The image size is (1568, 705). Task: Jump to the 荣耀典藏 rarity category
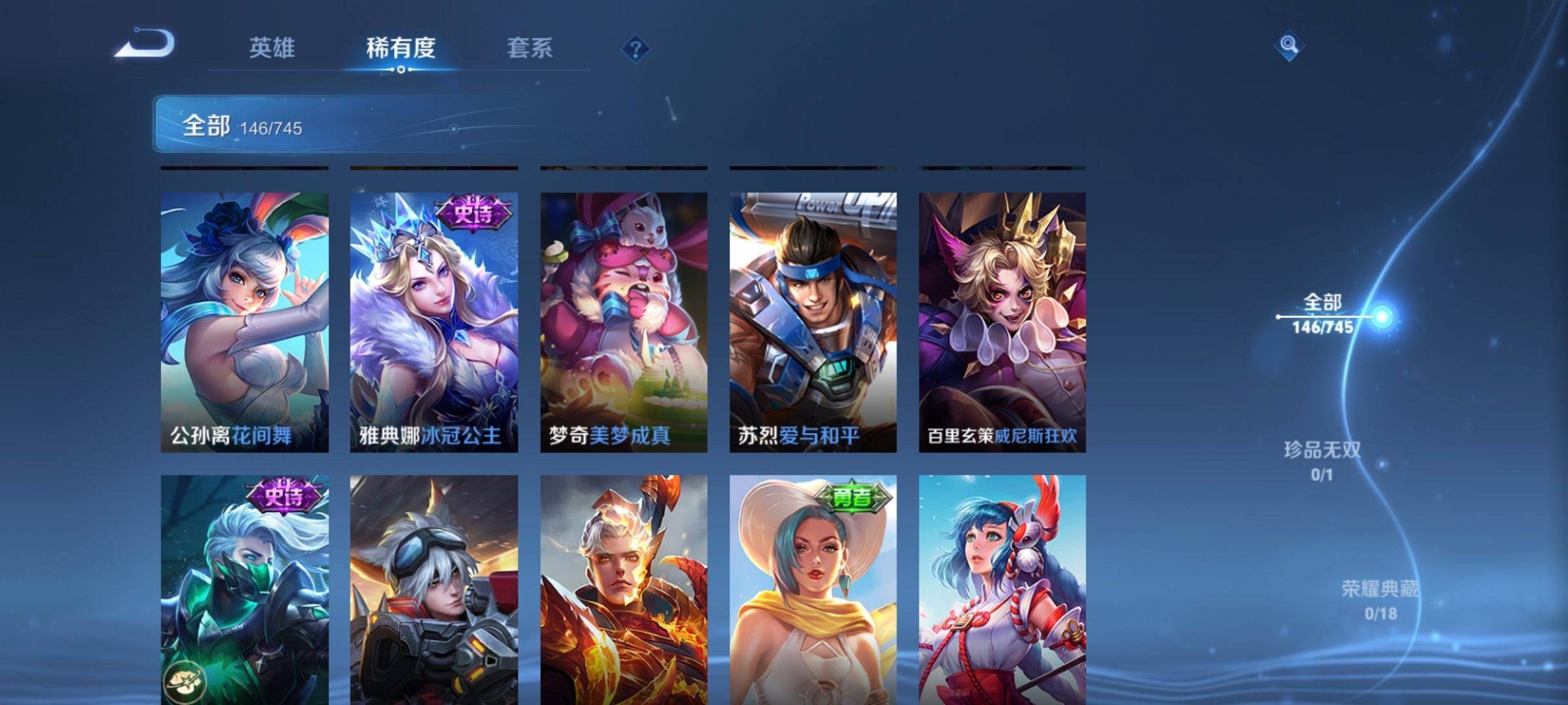click(x=1379, y=600)
